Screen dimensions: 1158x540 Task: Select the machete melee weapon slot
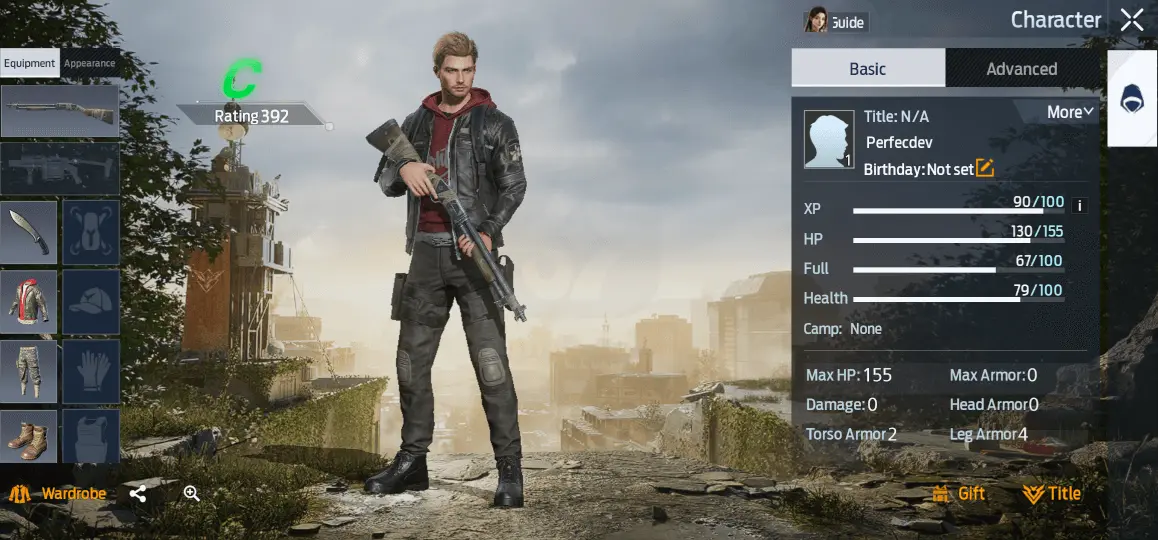click(28, 232)
